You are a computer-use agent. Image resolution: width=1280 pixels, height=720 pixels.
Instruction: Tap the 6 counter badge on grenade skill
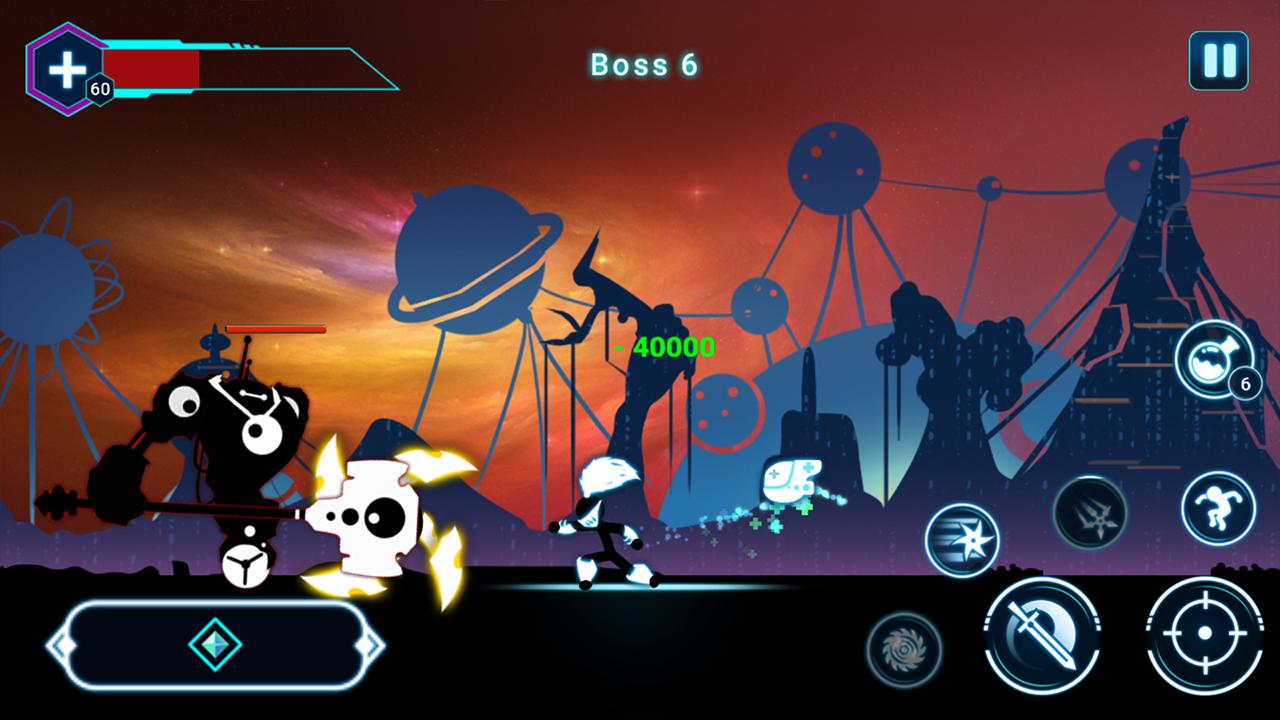pos(1246,384)
